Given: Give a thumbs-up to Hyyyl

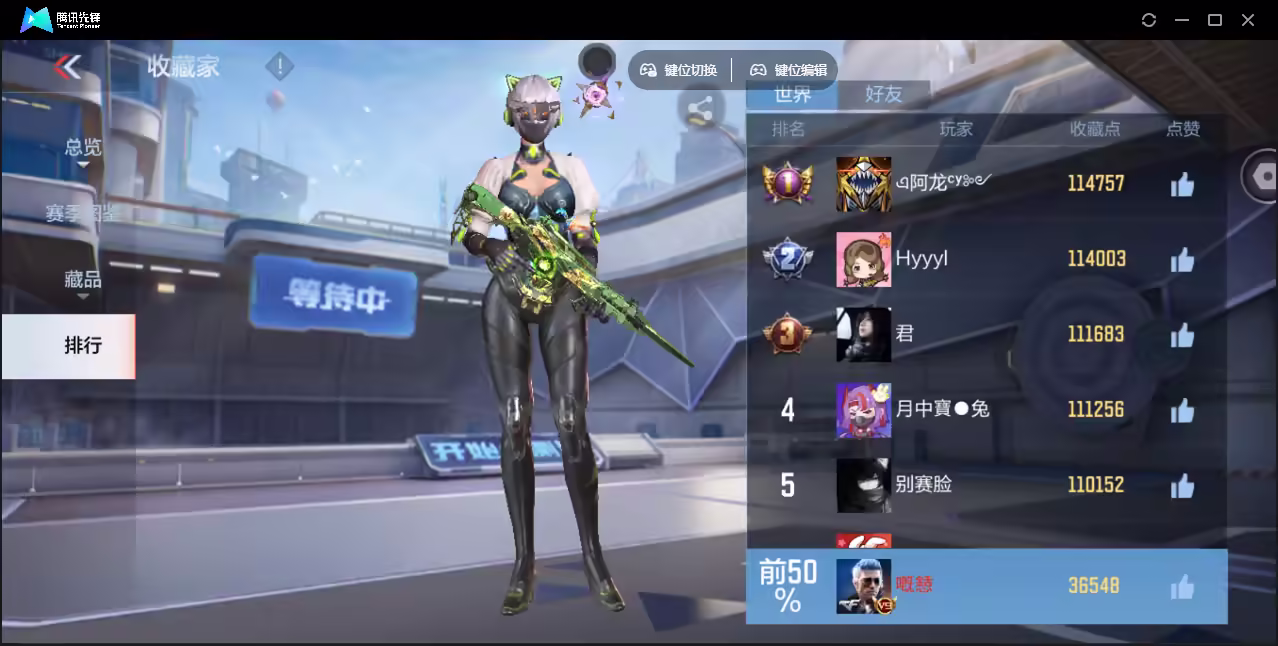Looking at the screenshot, I should point(1182,260).
